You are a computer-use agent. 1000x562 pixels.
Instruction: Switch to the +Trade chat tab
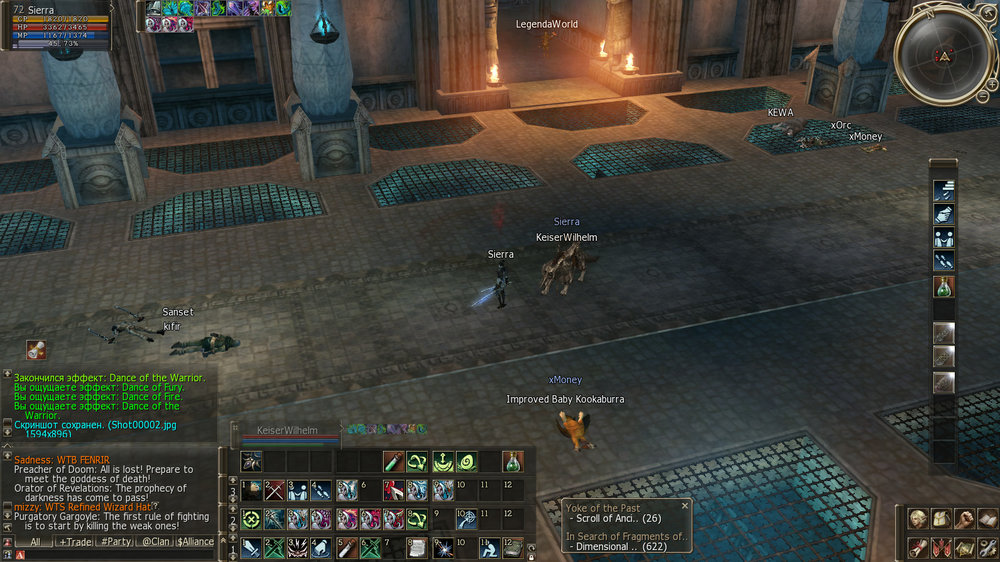(x=75, y=541)
